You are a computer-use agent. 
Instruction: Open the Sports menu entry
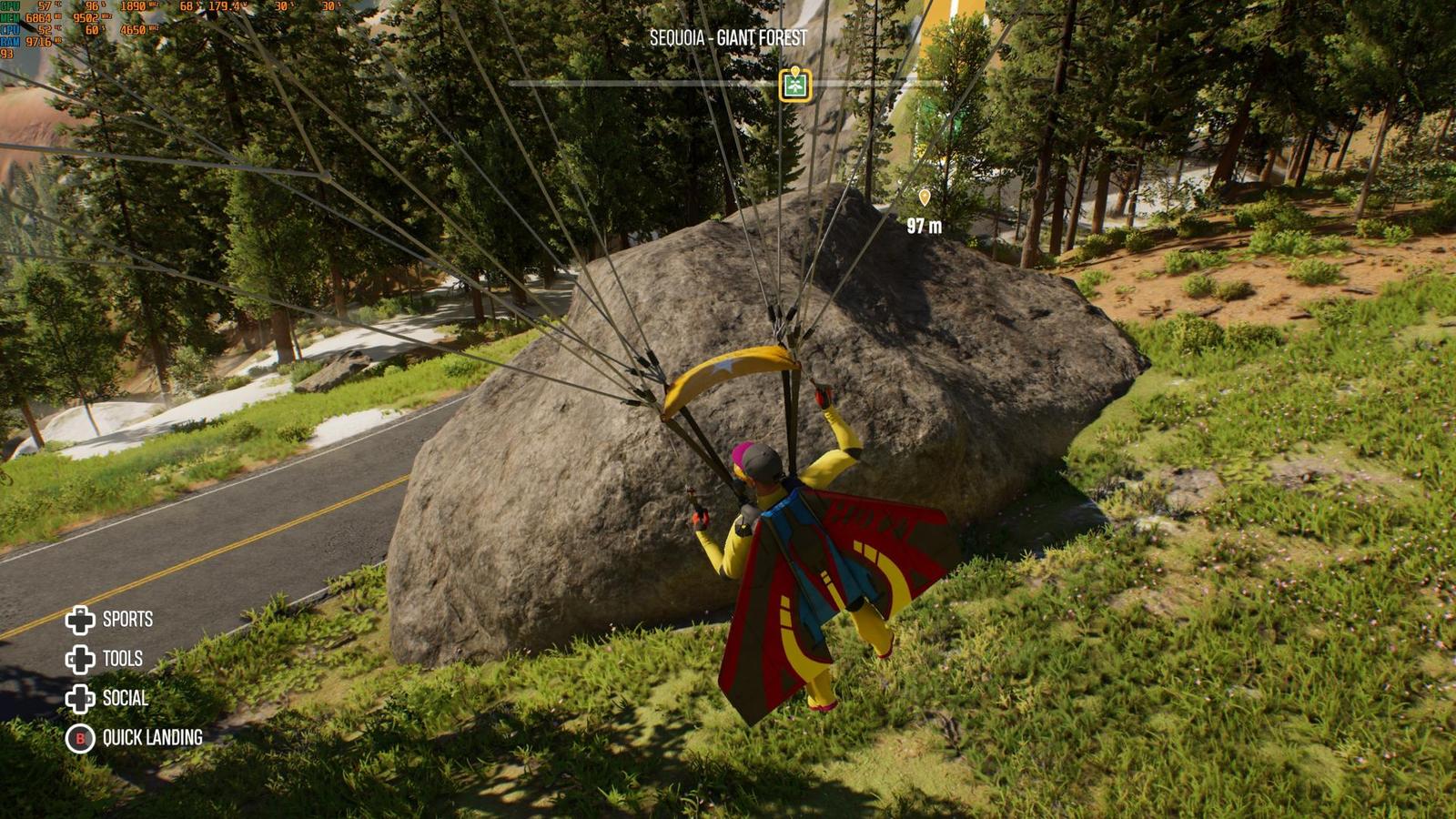(x=110, y=620)
